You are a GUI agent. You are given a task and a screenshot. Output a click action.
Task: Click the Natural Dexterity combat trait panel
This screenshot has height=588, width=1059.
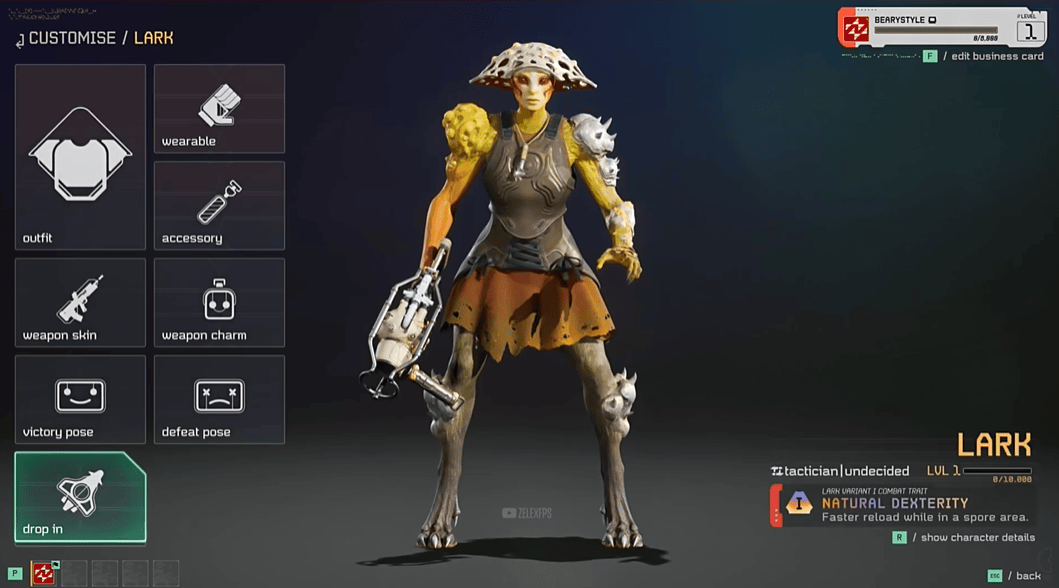point(900,505)
